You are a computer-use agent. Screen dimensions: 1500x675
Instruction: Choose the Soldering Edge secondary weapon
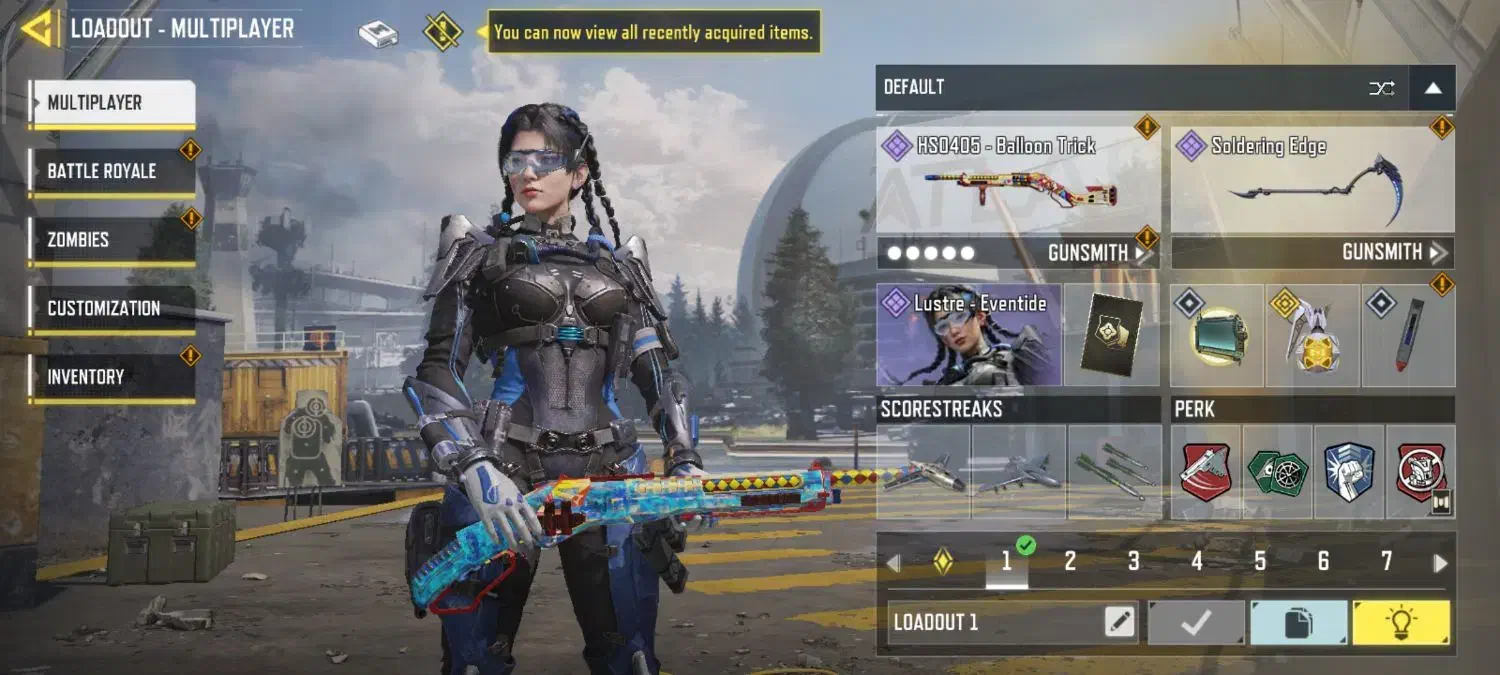tap(1312, 181)
